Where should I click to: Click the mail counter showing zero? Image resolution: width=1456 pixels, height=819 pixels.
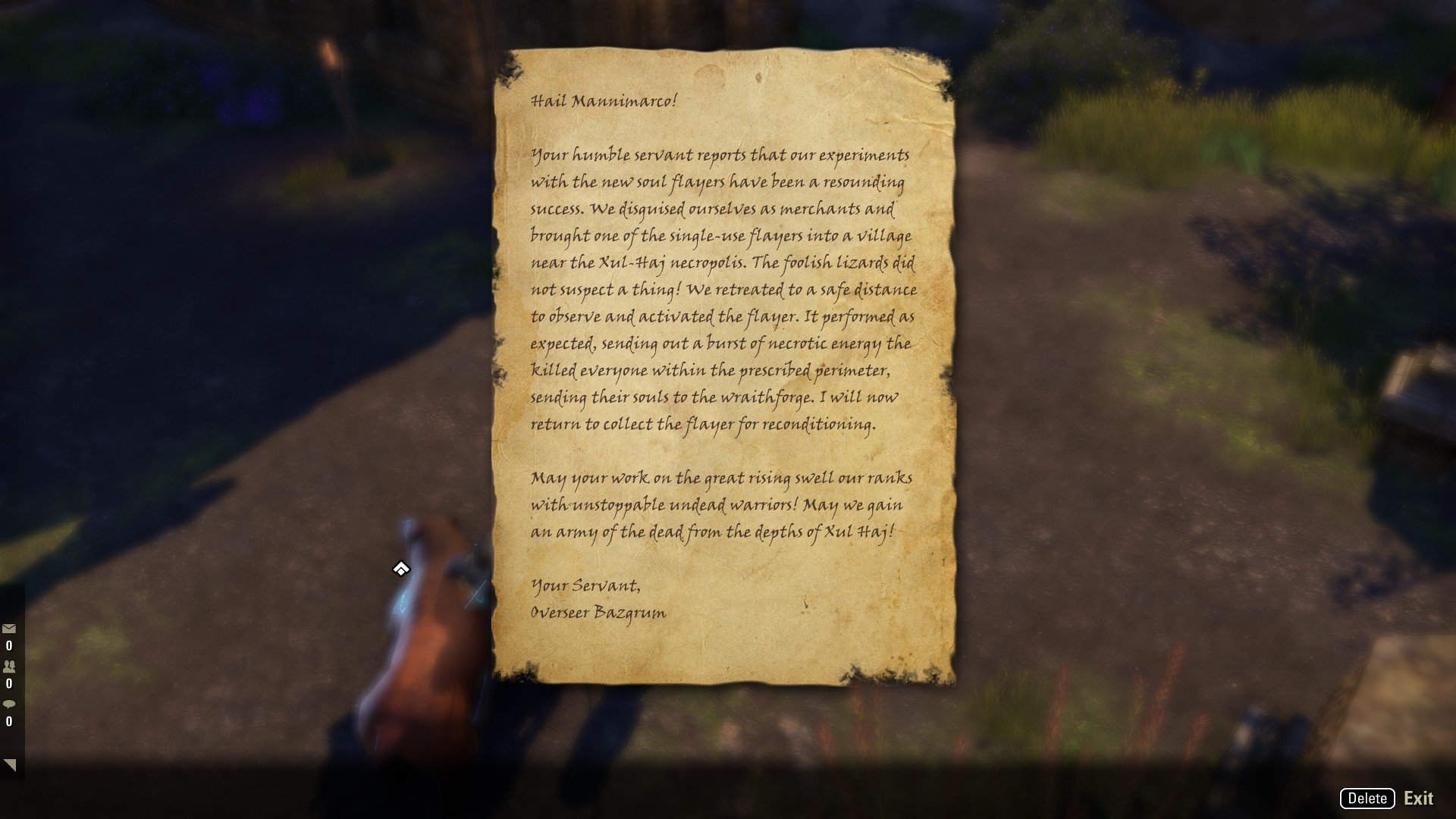pyautogui.click(x=8, y=646)
